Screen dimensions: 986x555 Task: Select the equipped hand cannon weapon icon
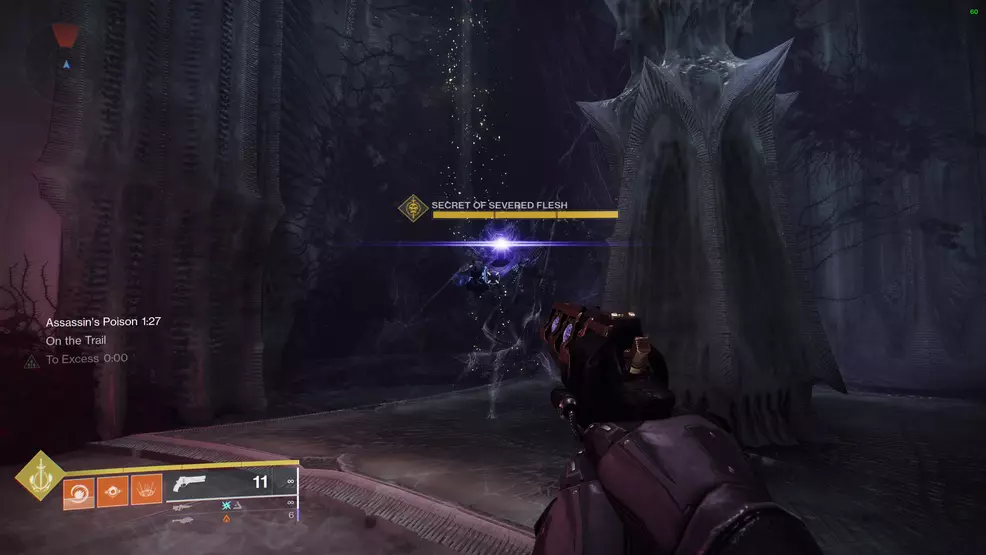point(188,483)
